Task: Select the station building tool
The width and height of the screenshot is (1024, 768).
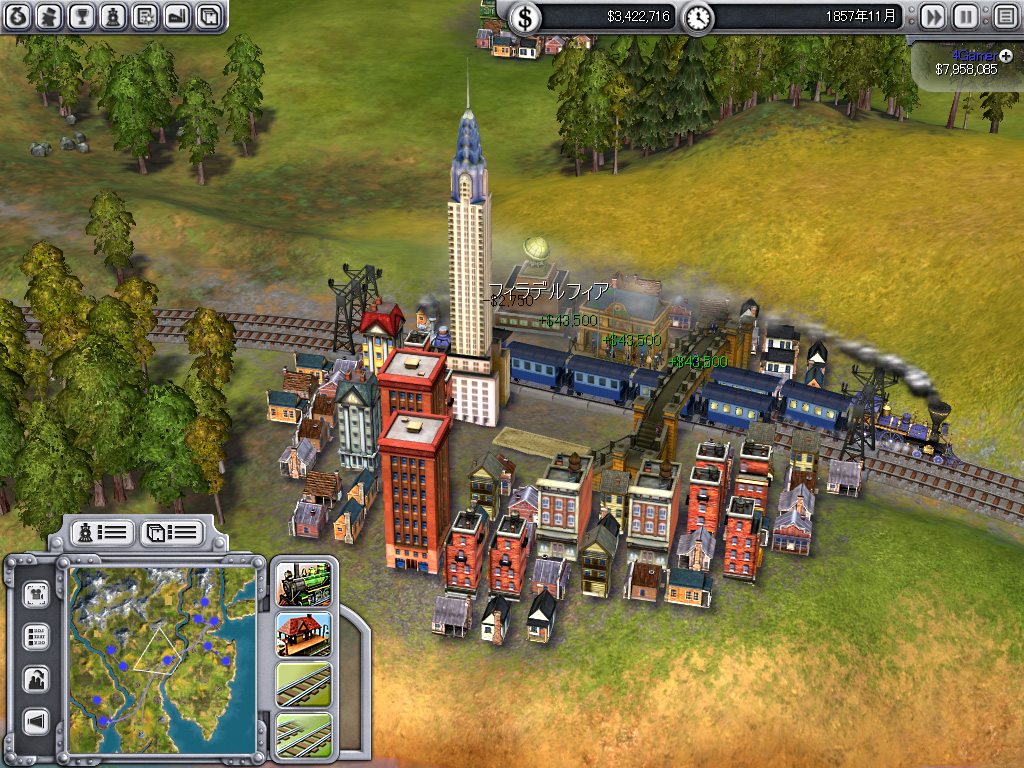Action: tap(304, 634)
